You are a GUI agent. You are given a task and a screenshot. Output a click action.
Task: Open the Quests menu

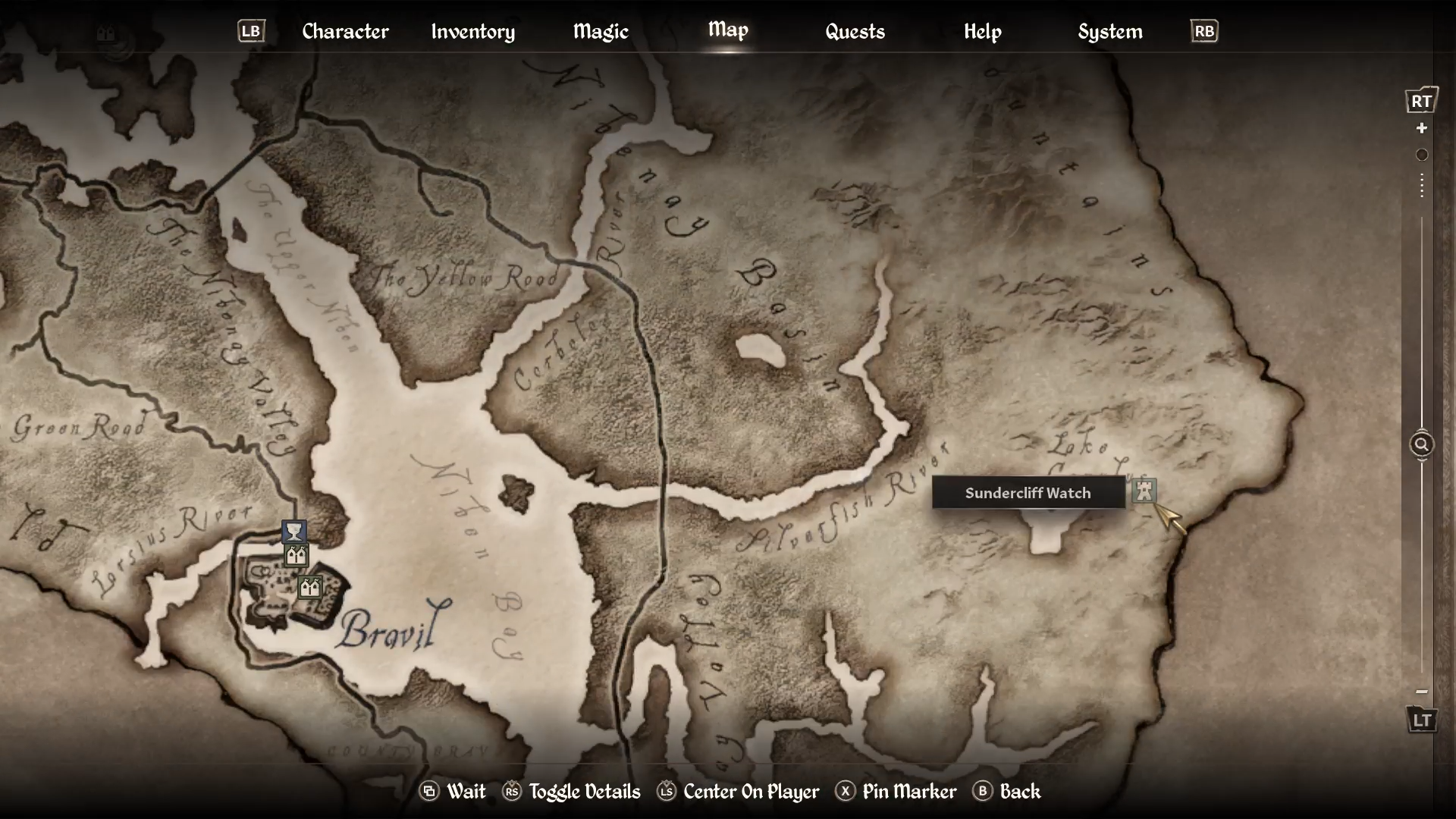[x=855, y=31]
